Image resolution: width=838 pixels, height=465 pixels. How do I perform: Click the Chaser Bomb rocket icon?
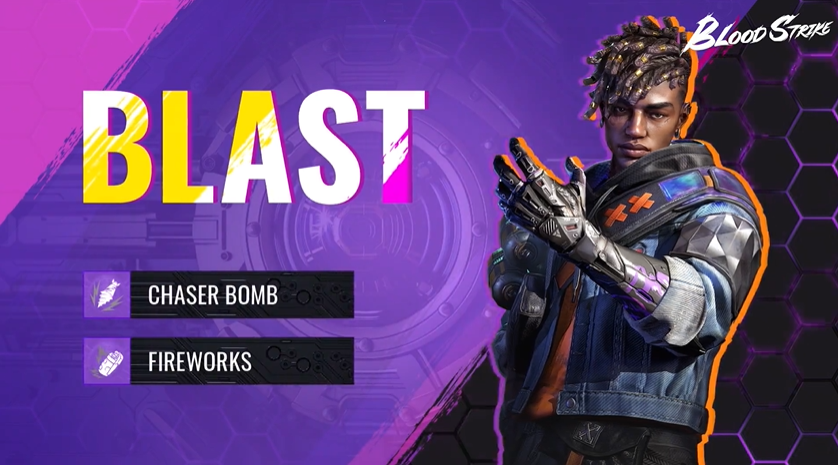coord(106,295)
